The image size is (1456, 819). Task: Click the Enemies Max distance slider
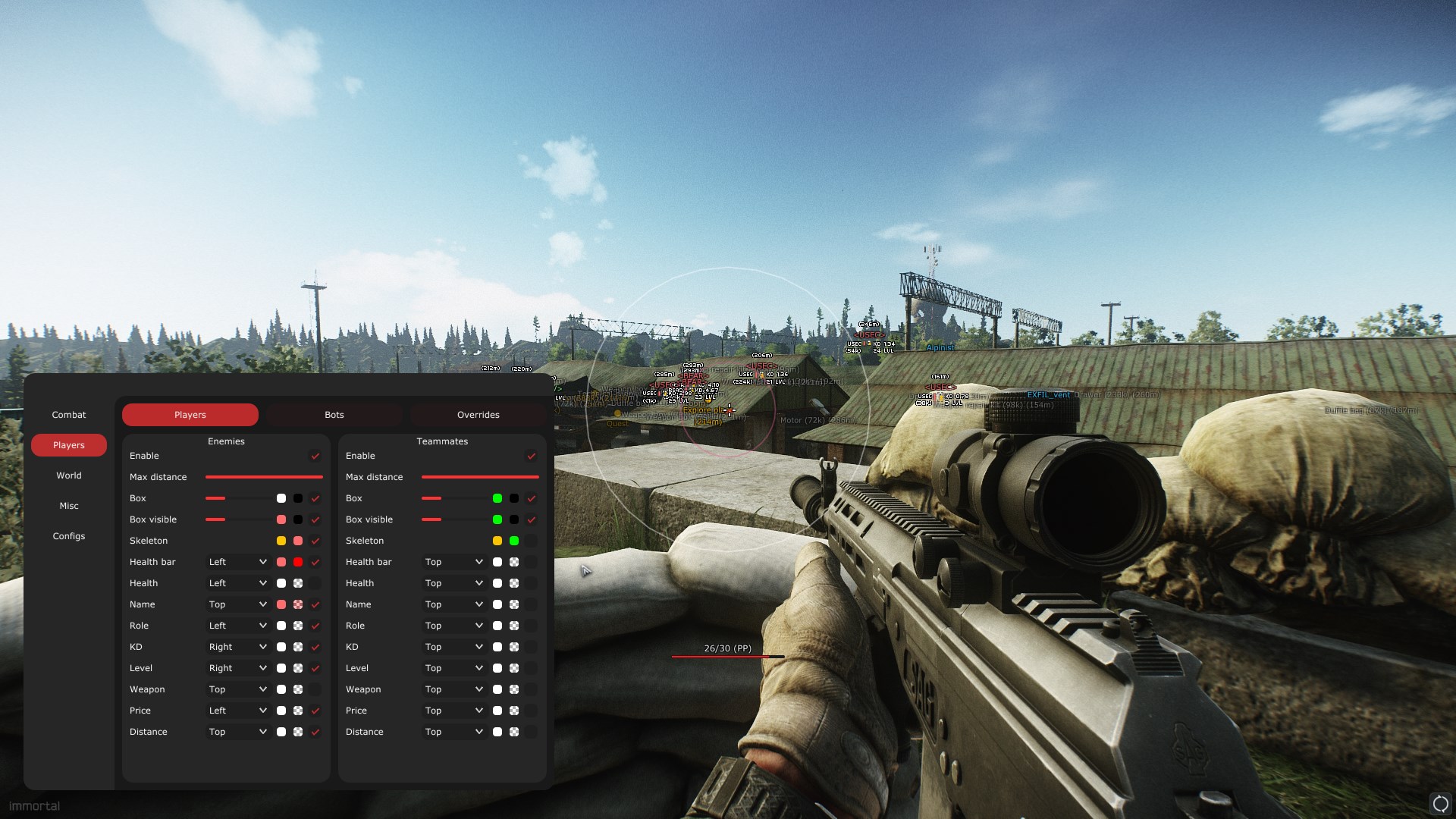pos(264,477)
